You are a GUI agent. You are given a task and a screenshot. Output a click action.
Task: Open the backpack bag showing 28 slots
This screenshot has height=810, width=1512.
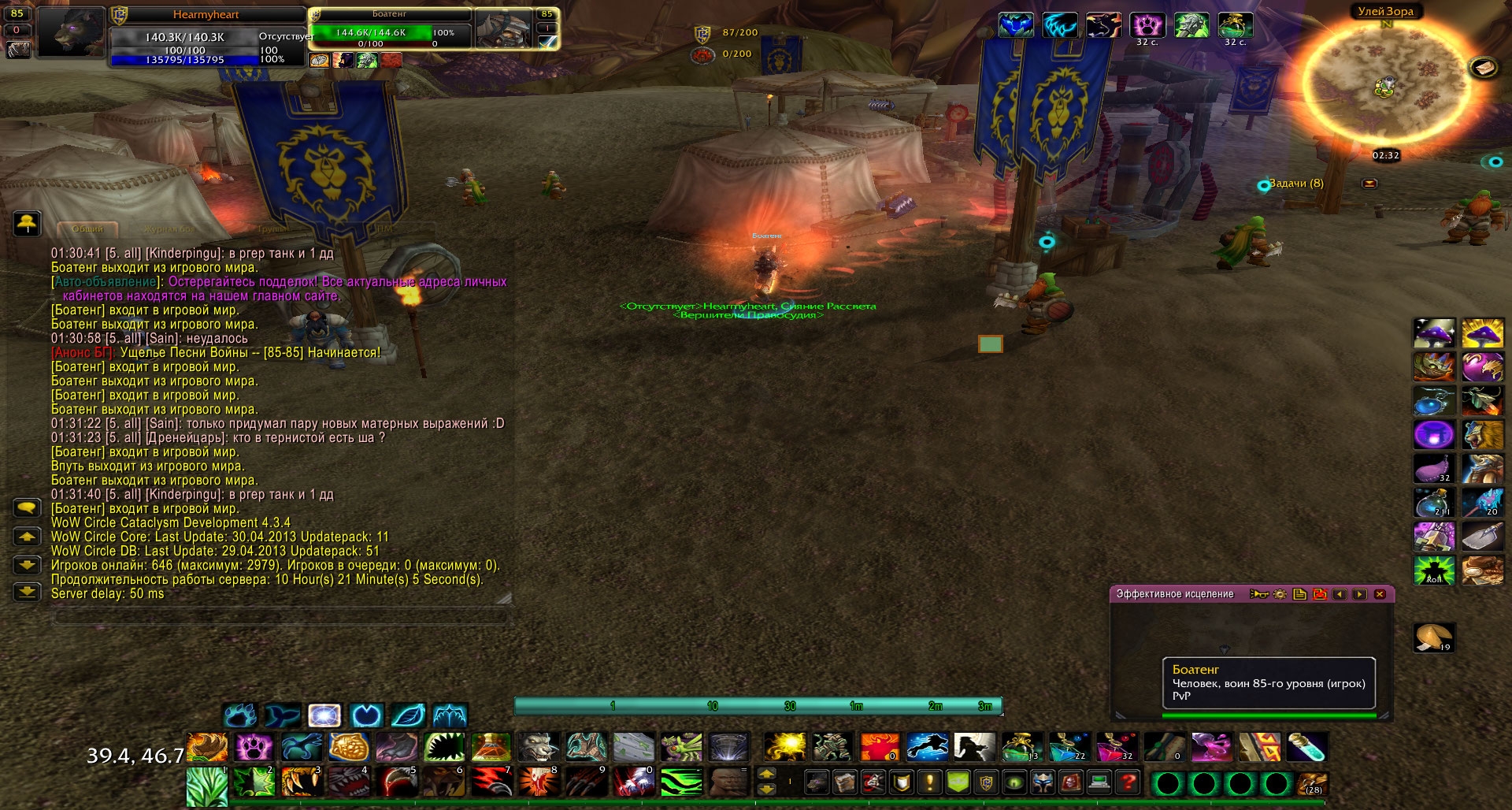coord(1313,783)
